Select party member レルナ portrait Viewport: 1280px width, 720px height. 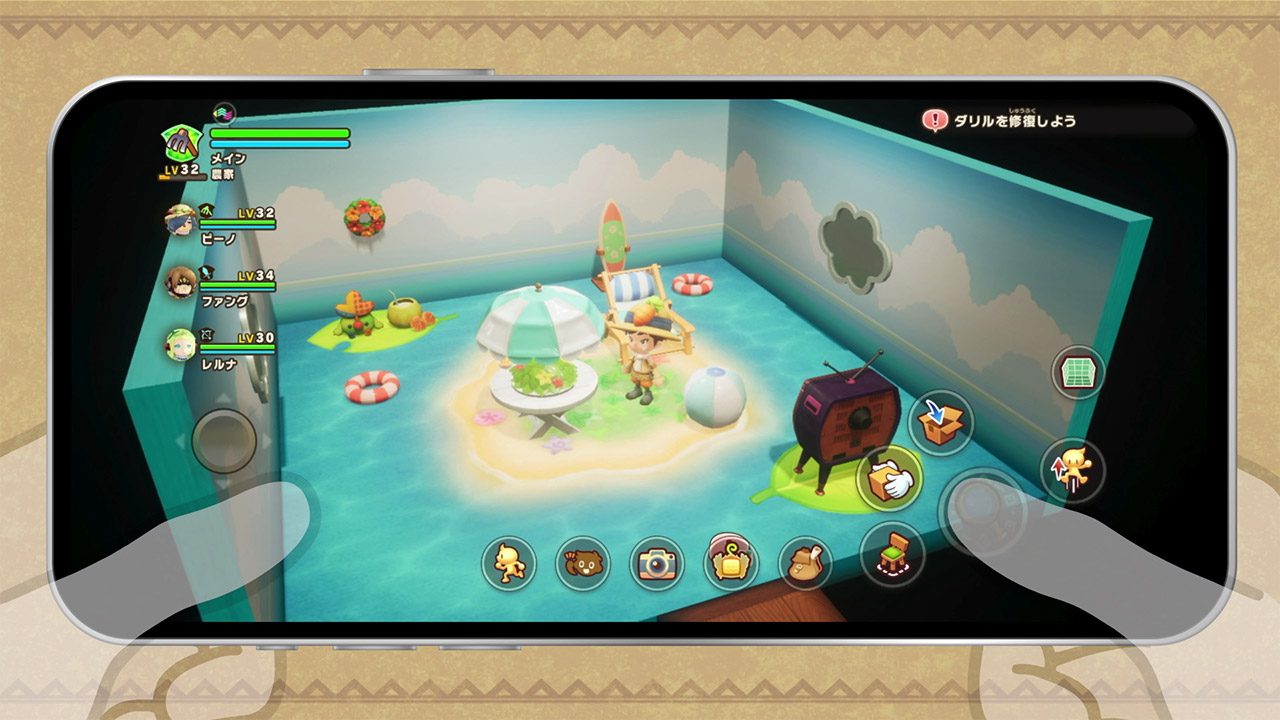click(181, 345)
